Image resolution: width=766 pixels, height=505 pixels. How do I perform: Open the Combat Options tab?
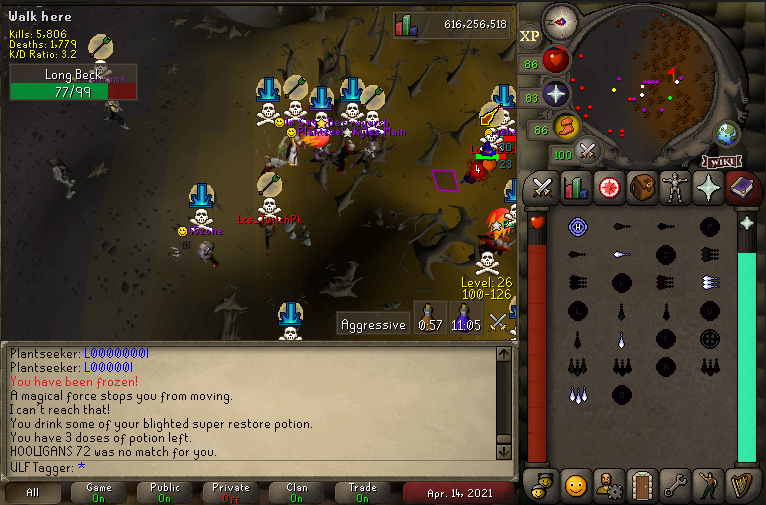click(542, 187)
